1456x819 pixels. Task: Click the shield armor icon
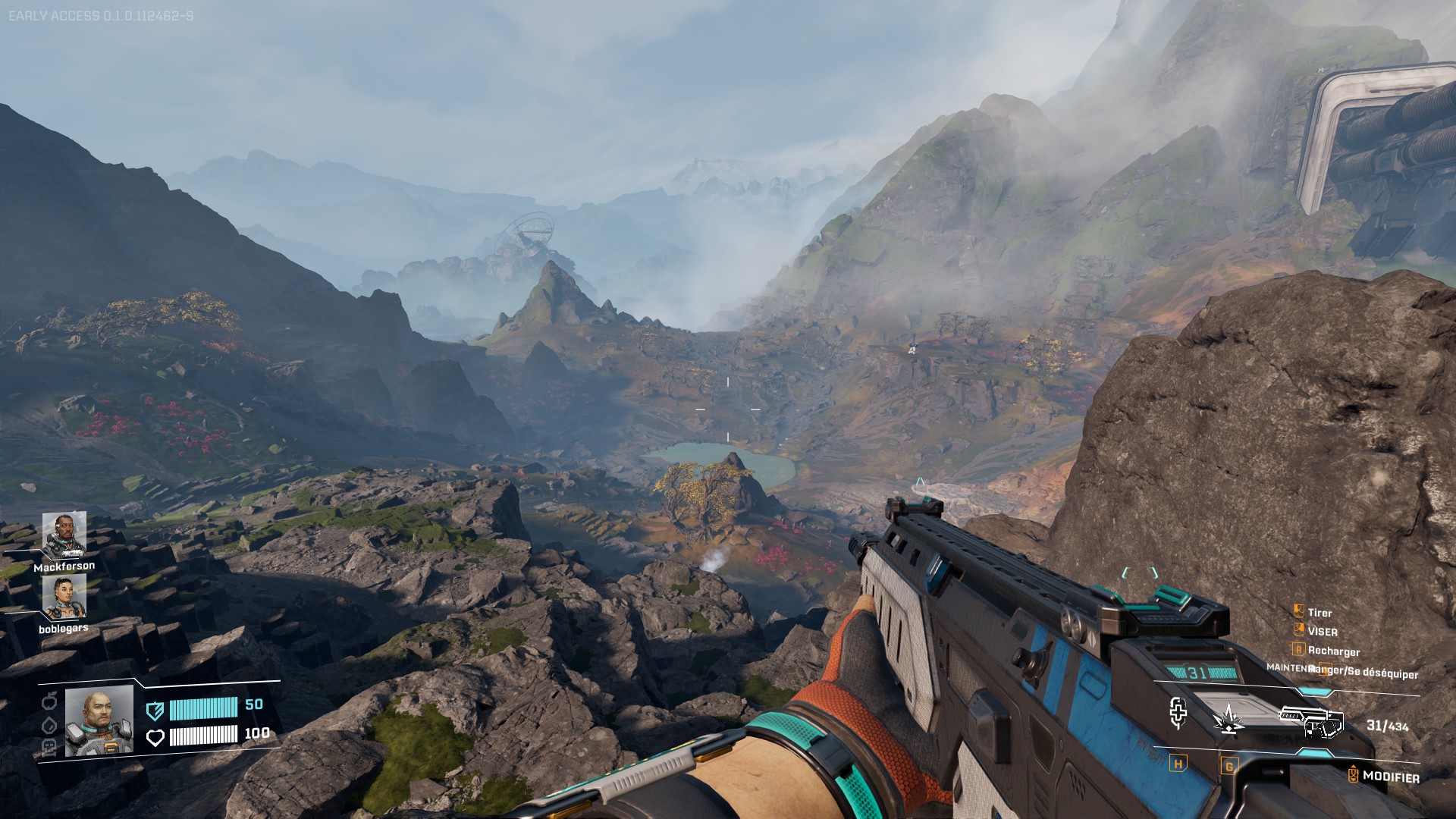pyautogui.click(x=155, y=710)
